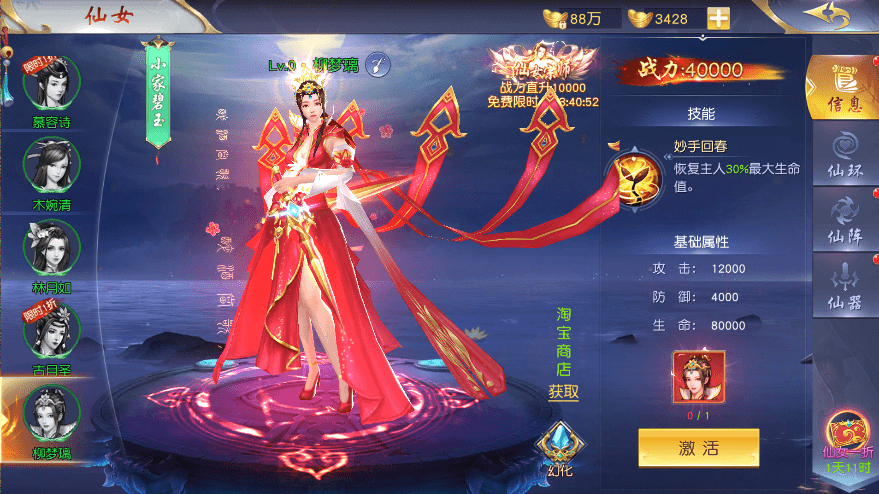Open the 仙女降临 promotion banner
Image resolution: width=879 pixels, height=494 pixels.
(x=541, y=75)
